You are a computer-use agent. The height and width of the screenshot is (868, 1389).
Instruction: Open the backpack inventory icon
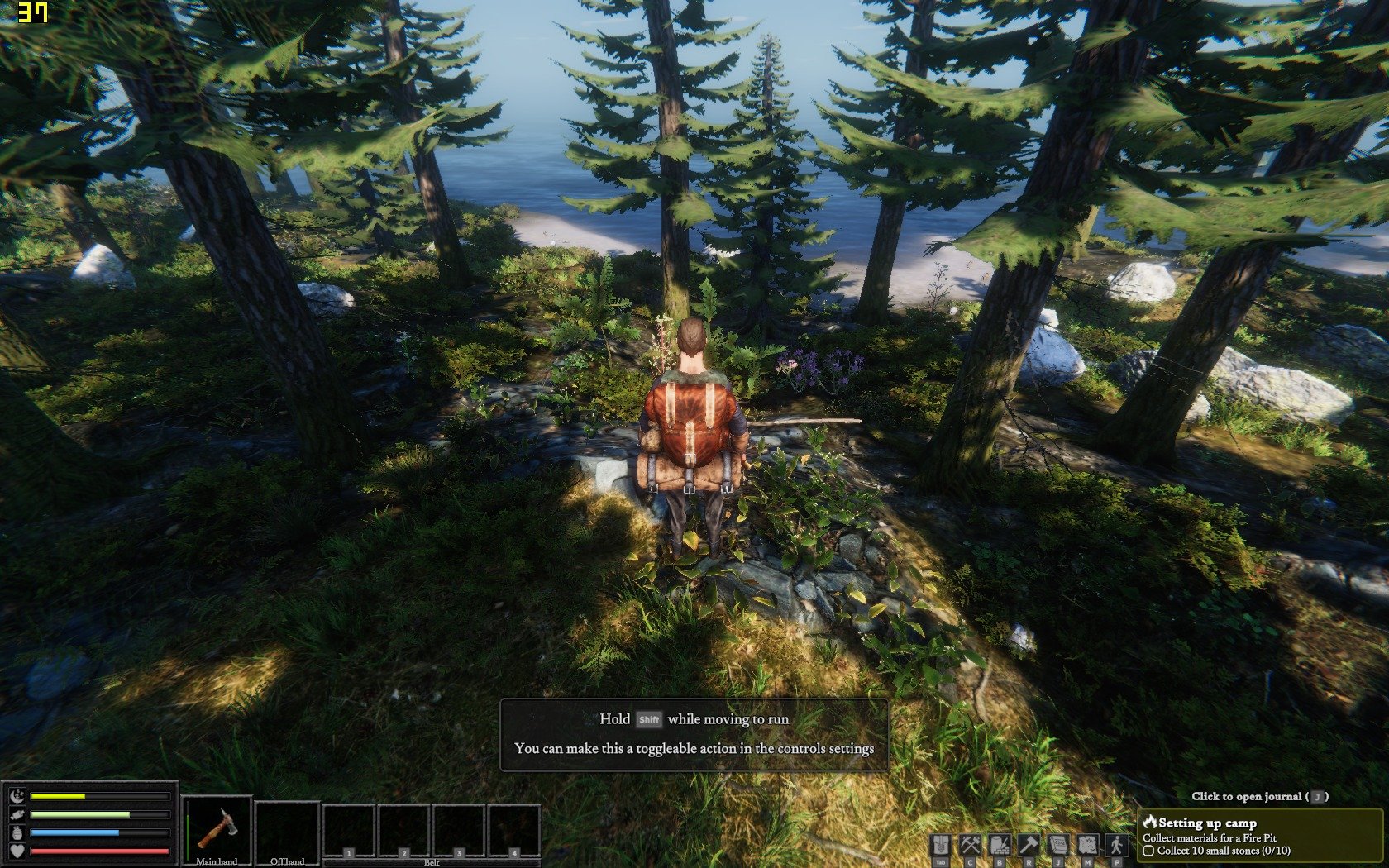(941, 846)
